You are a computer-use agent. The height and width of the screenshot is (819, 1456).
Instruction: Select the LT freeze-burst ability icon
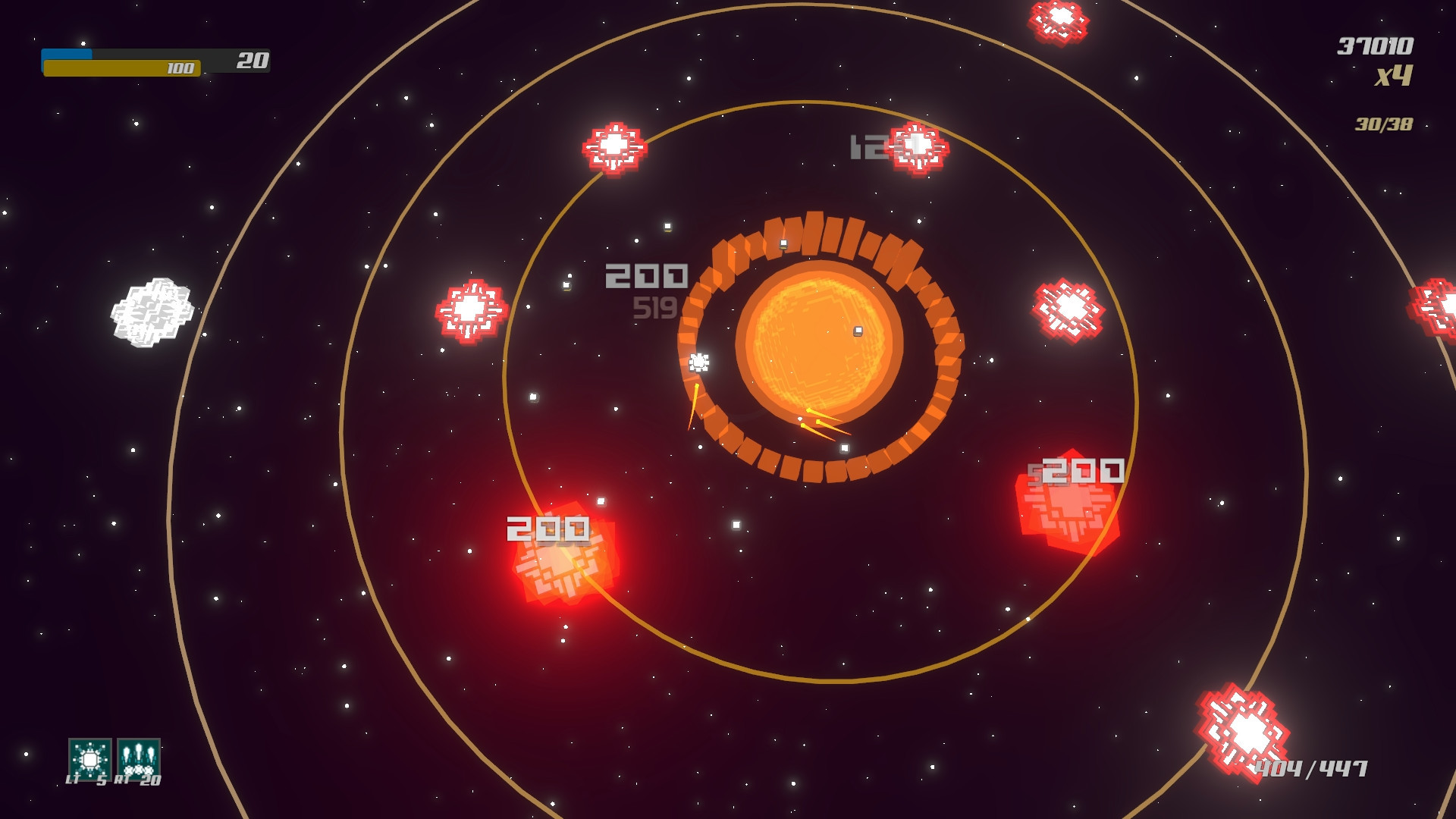click(90, 759)
